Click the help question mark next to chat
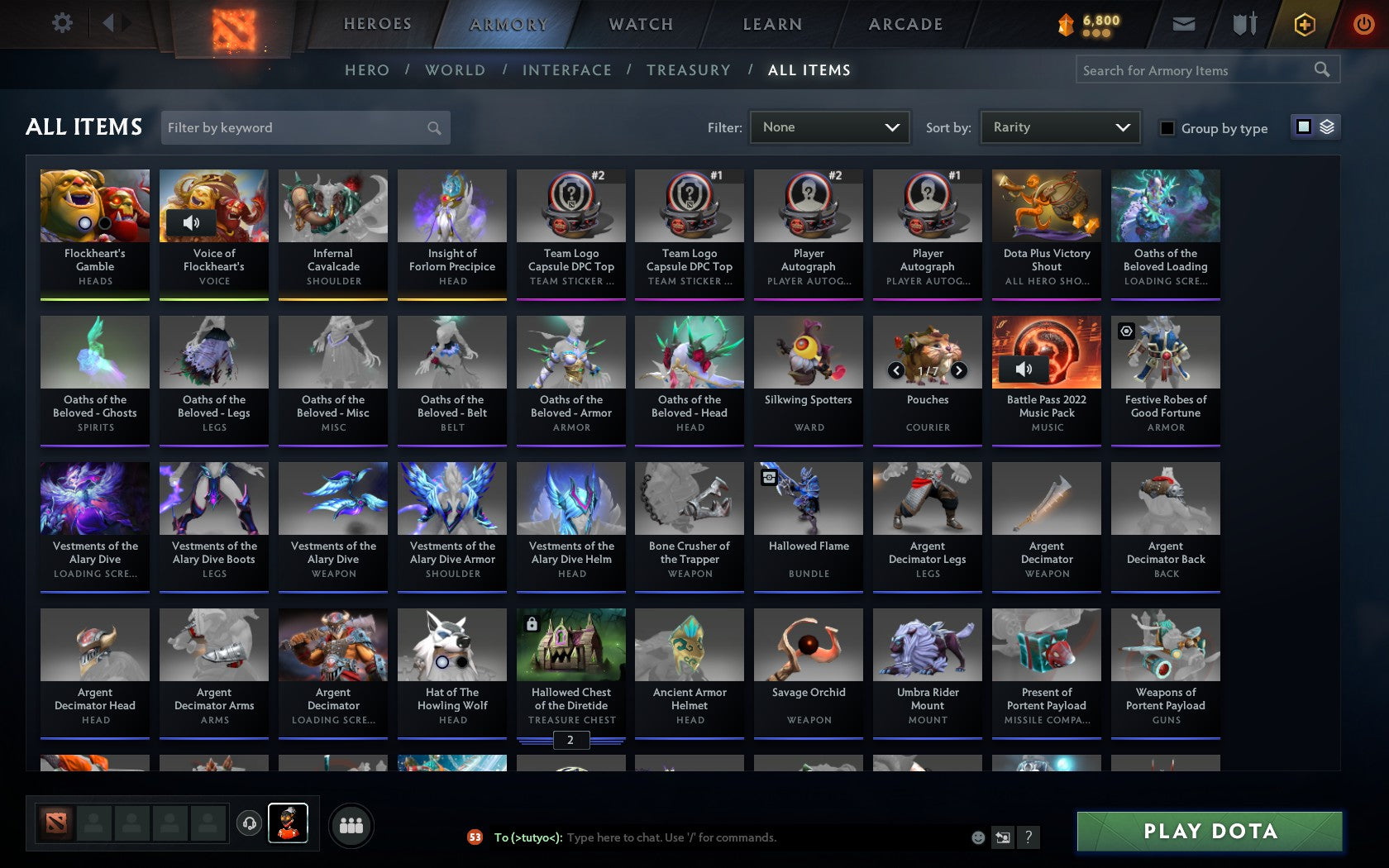Image resolution: width=1389 pixels, height=868 pixels. [1028, 837]
